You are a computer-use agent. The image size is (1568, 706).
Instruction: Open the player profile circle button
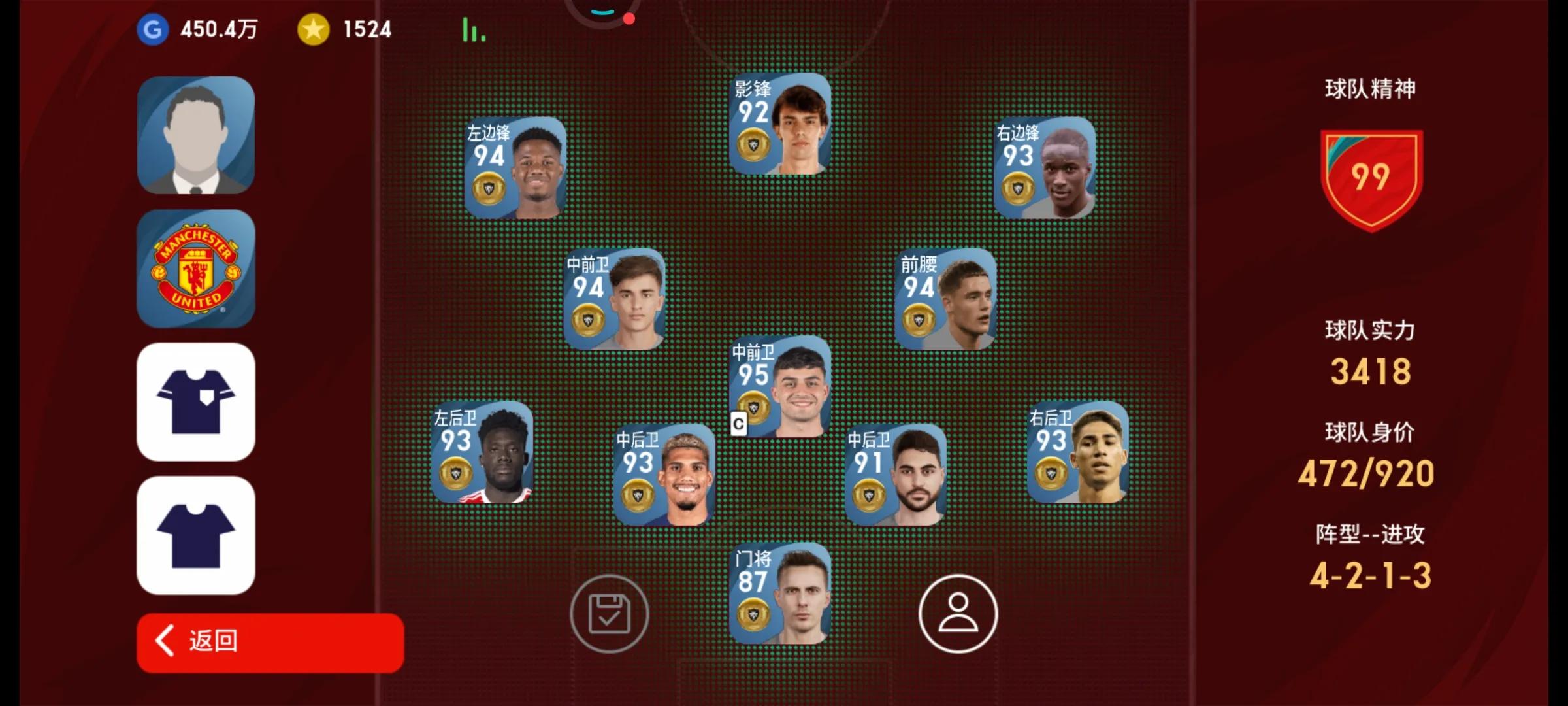point(958,614)
